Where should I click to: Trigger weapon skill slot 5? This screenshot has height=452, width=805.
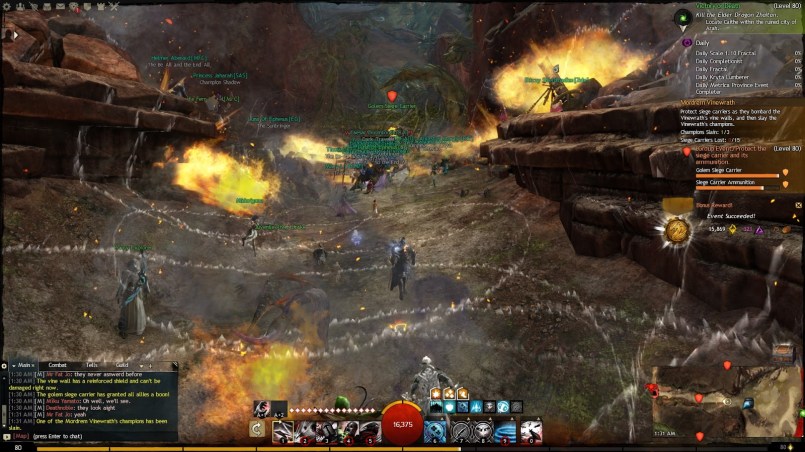[x=369, y=431]
